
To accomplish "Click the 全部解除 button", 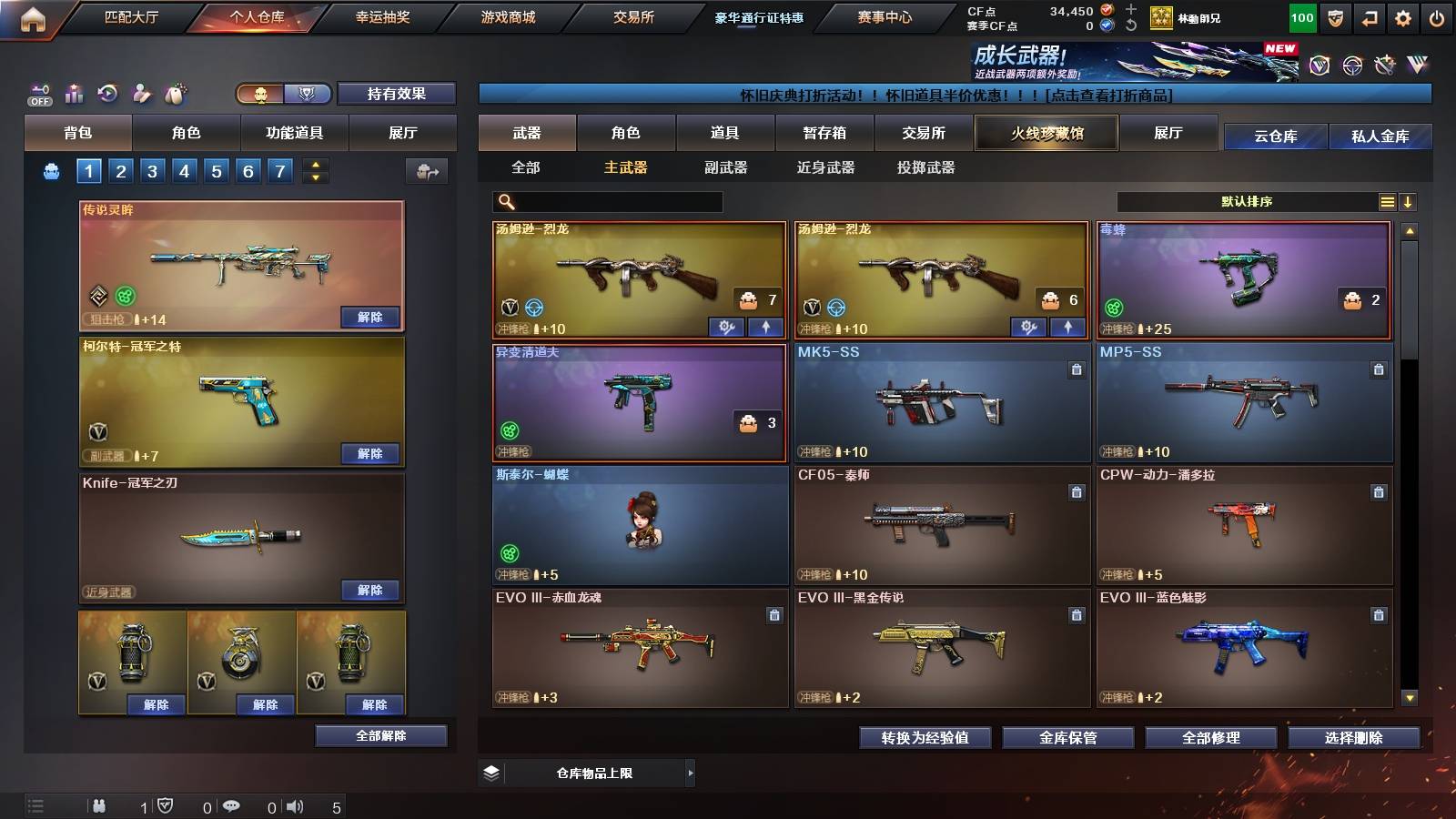I will (x=380, y=735).
